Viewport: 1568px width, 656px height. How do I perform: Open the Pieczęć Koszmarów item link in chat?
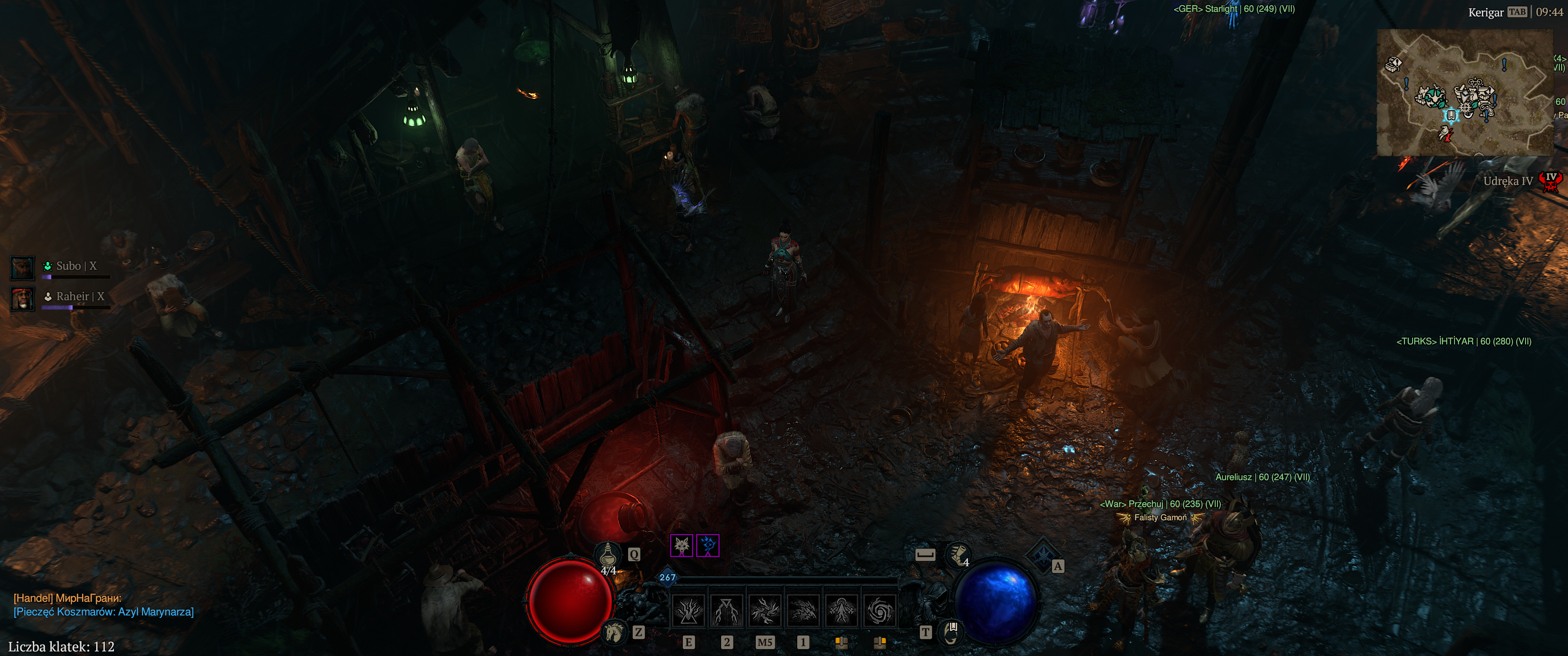(x=103, y=611)
